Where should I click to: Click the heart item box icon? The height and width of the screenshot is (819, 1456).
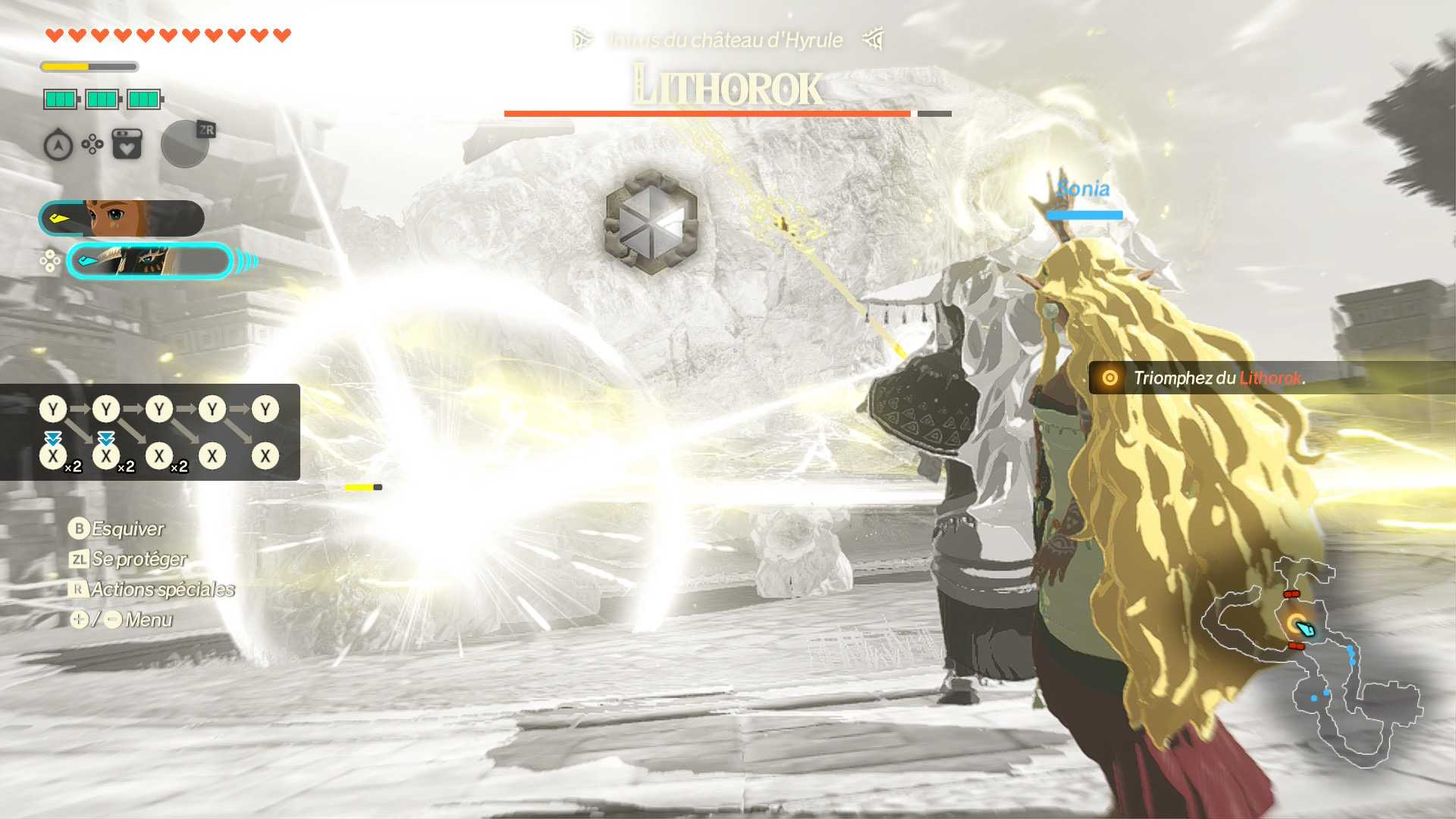click(x=127, y=144)
